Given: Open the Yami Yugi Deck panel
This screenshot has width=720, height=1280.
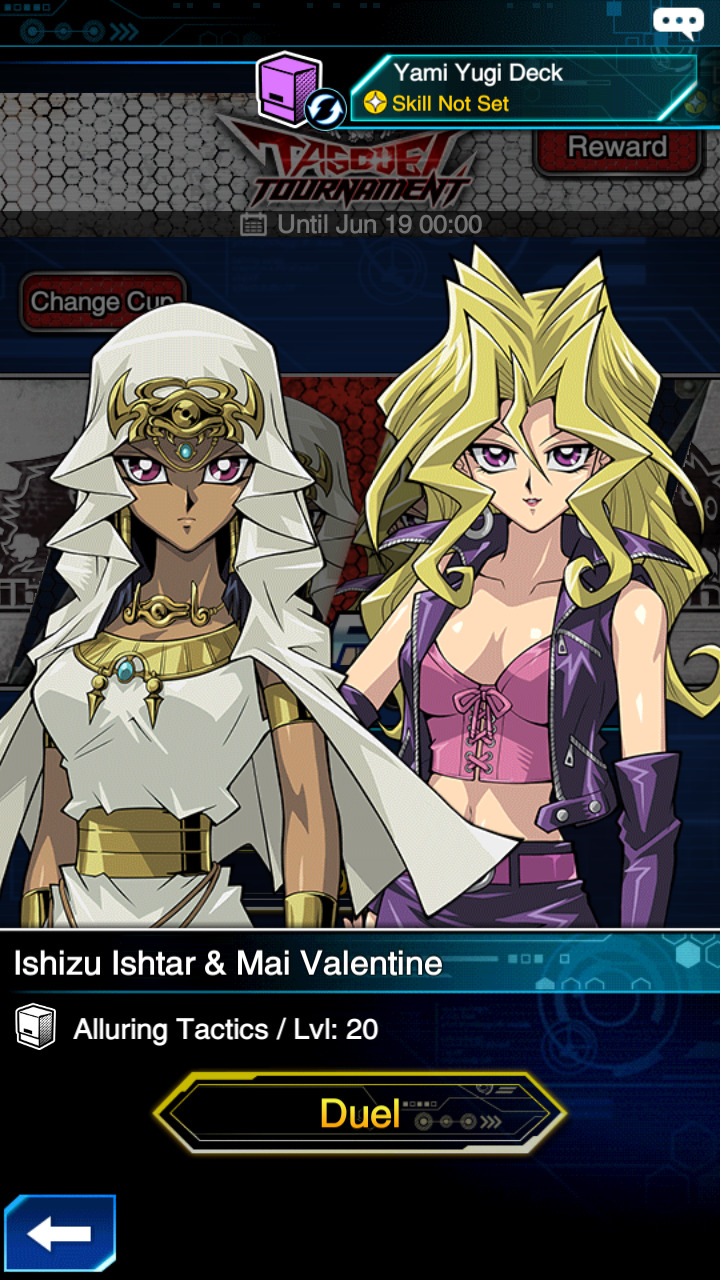Looking at the screenshot, I should coord(524,88).
